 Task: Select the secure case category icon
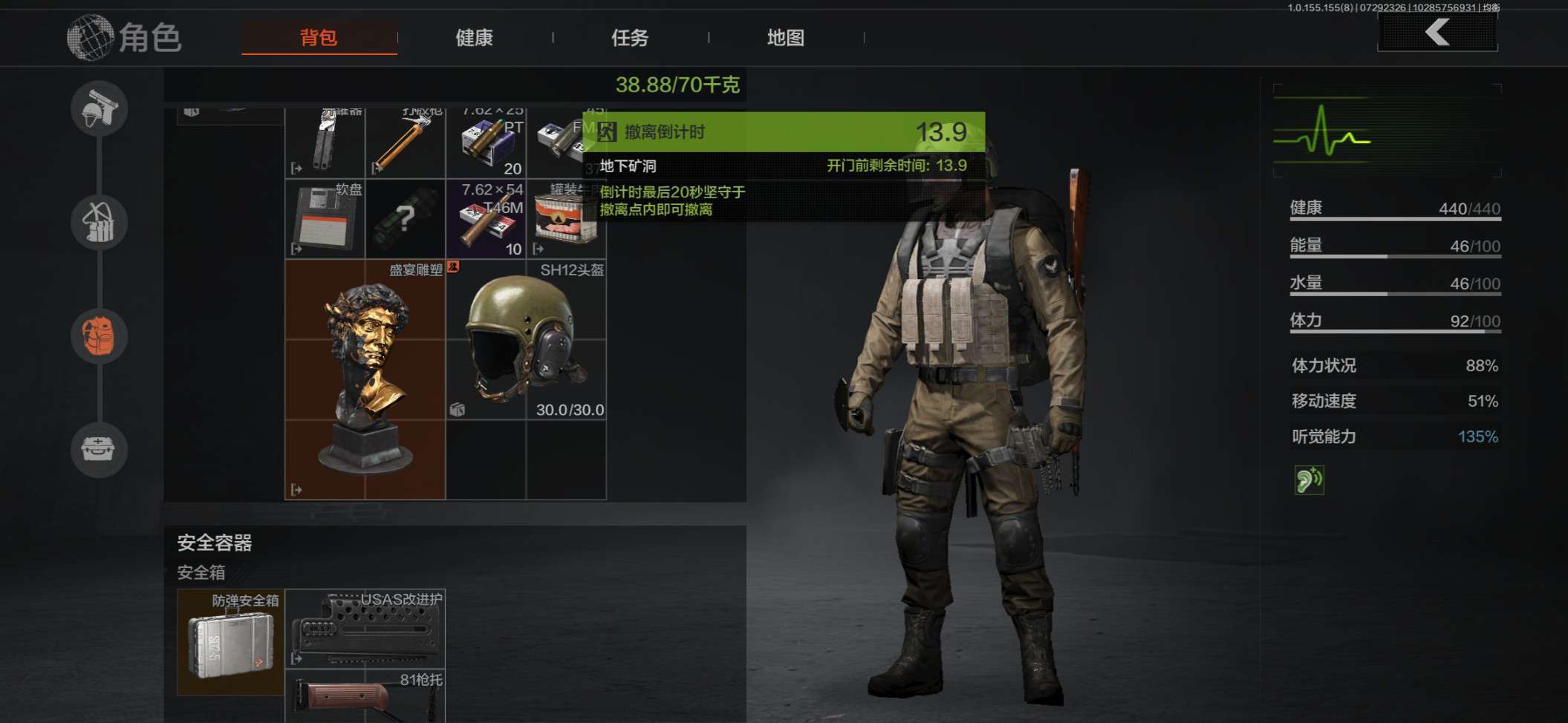(100, 449)
